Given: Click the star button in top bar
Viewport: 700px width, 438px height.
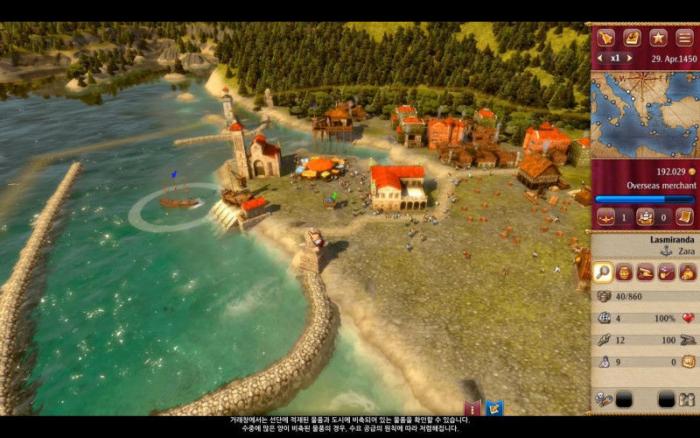Looking at the screenshot, I should pyautogui.click(x=658, y=37).
